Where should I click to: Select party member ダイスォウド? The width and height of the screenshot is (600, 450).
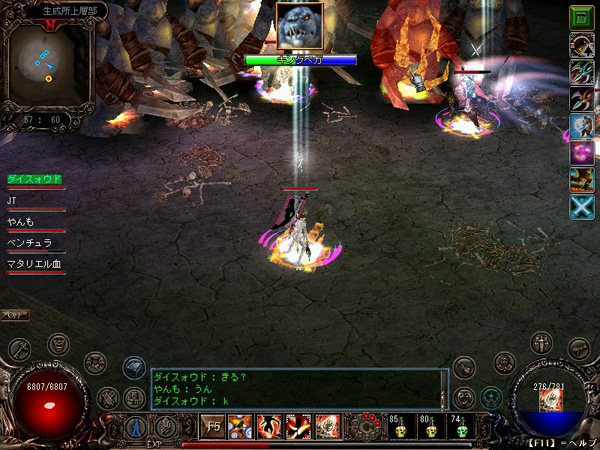(x=35, y=179)
